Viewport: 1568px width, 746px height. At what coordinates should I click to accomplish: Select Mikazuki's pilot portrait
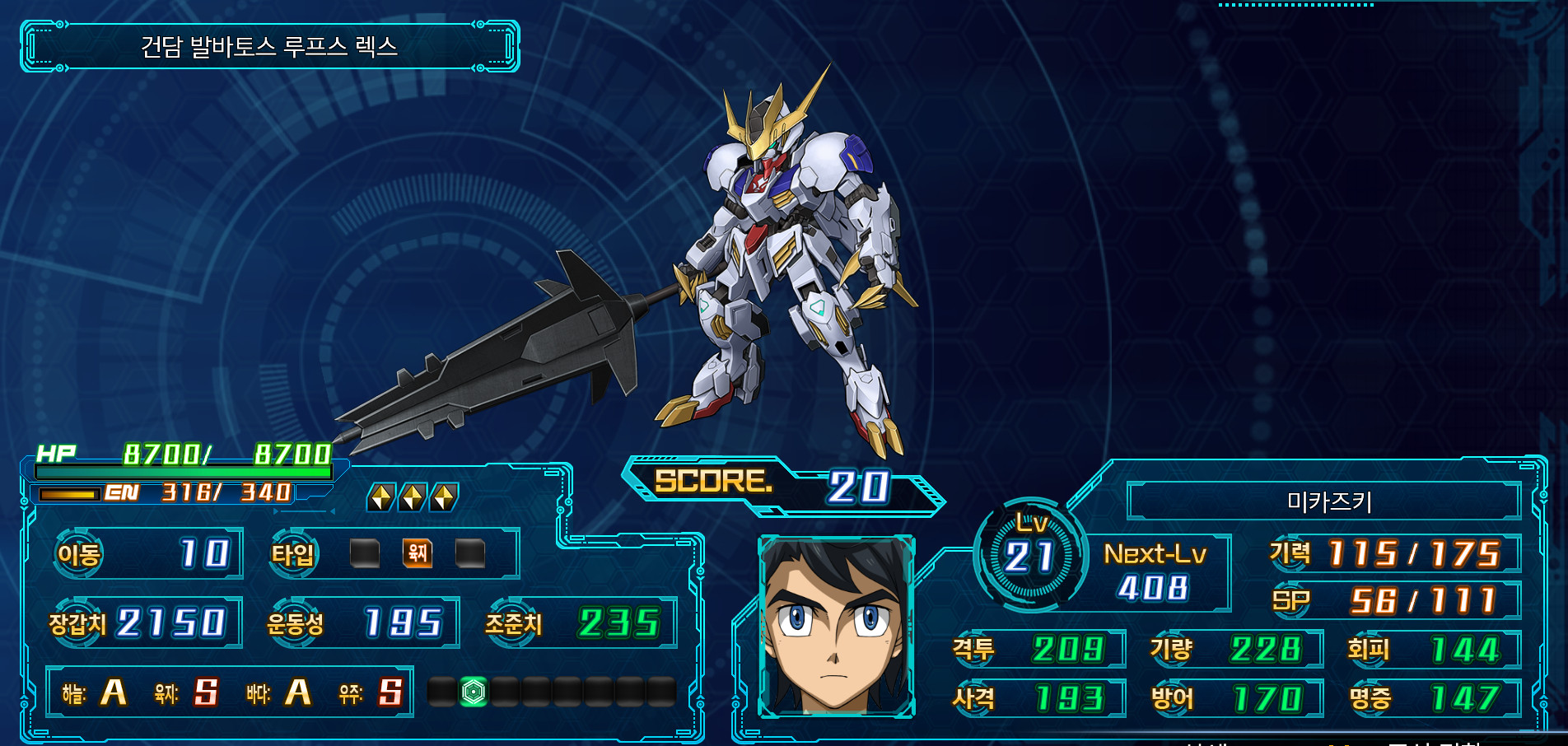click(836, 626)
